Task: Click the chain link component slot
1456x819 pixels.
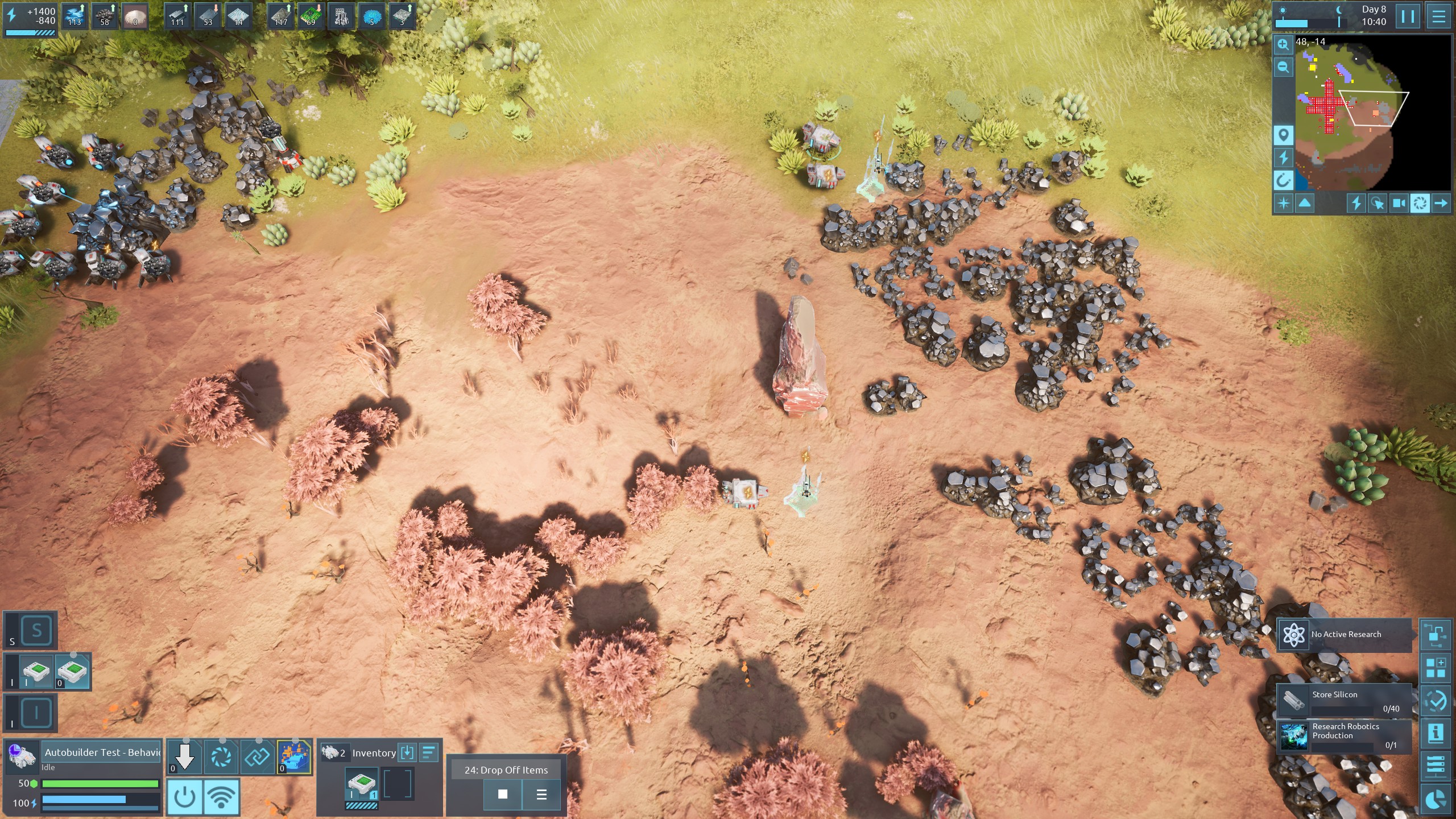Action: (x=258, y=757)
